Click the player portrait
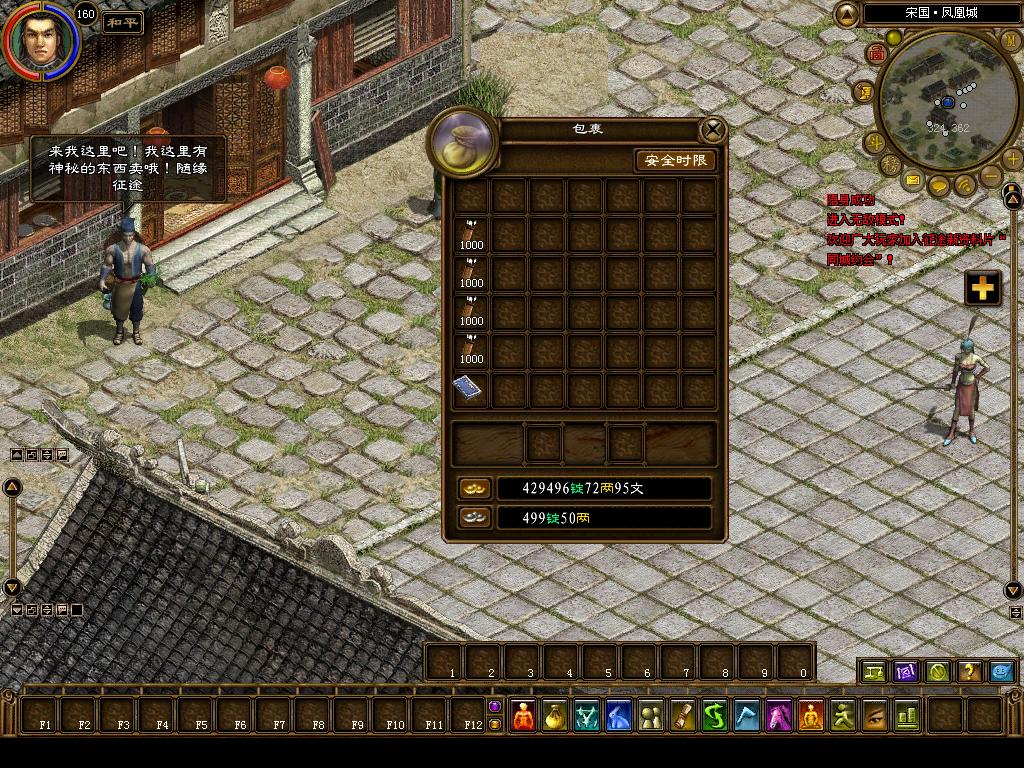The height and width of the screenshot is (768, 1024). point(40,42)
